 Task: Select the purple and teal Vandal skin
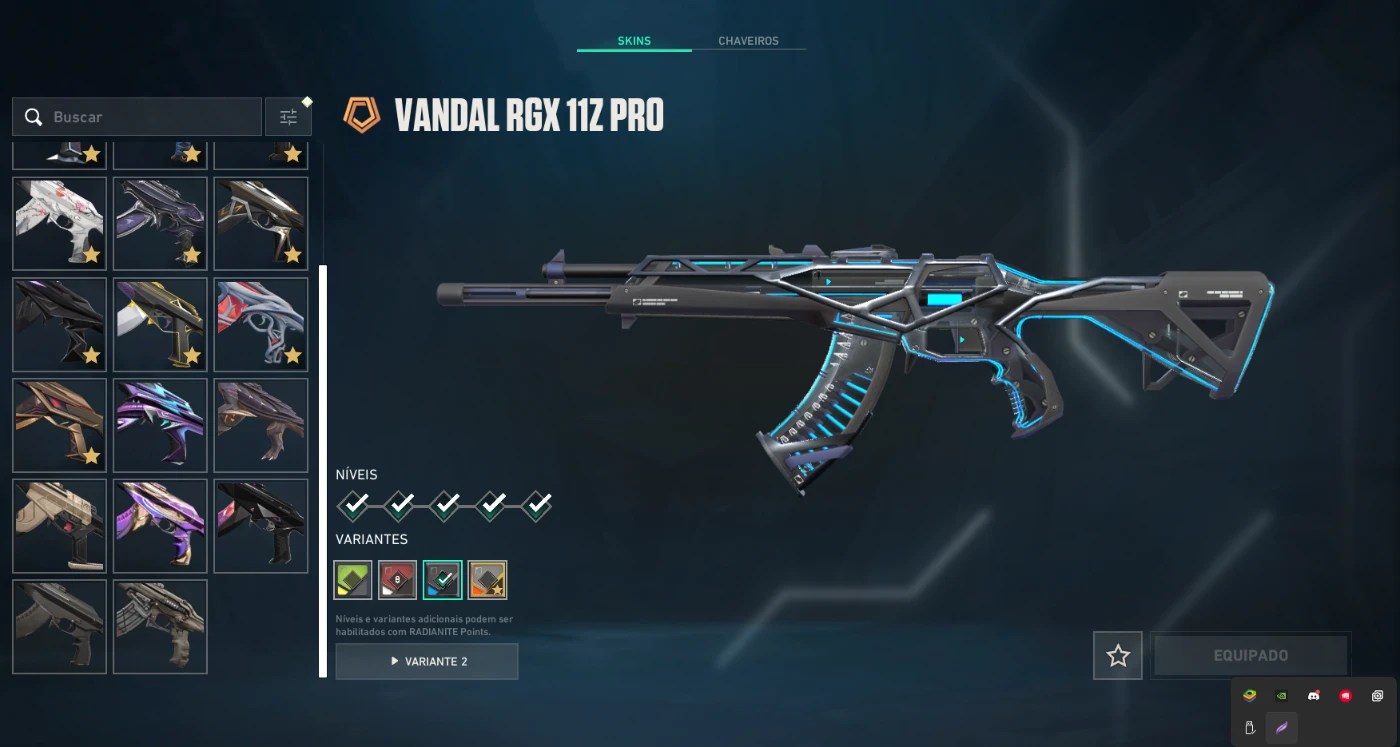point(160,425)
